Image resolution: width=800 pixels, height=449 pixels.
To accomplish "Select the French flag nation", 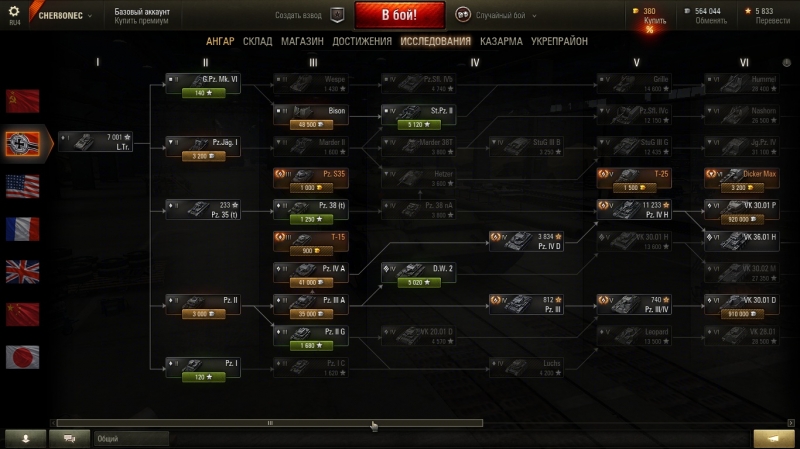I will pos(22,229).
